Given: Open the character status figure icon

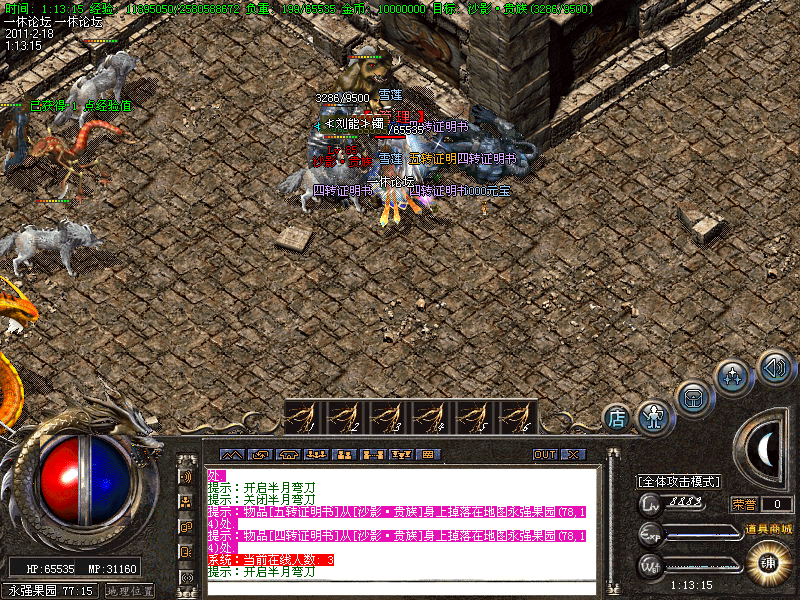Looking at the screenshot, I should point(653,416).
